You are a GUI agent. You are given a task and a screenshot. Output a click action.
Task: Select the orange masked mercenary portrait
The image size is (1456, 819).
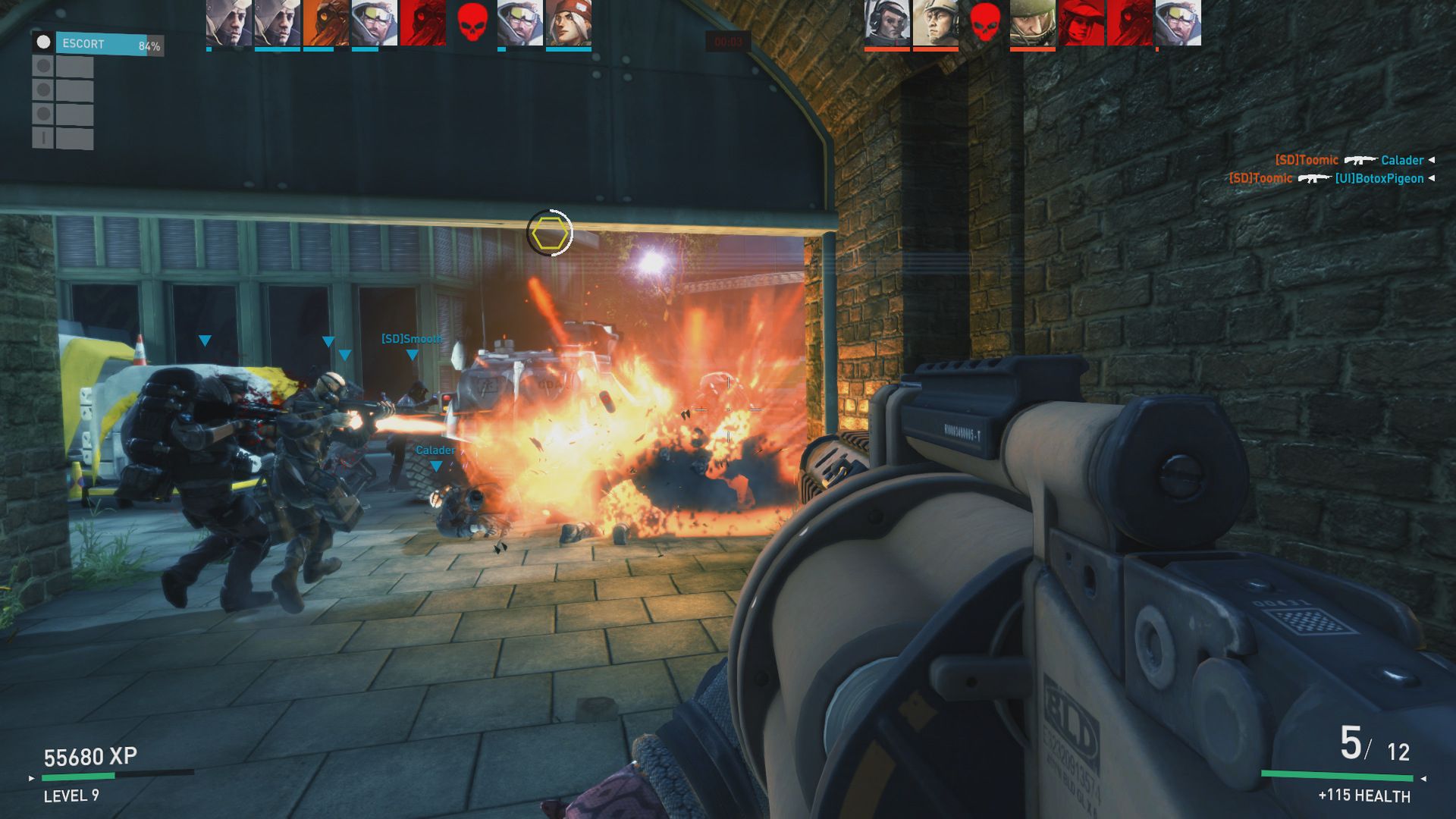(325, 24)
